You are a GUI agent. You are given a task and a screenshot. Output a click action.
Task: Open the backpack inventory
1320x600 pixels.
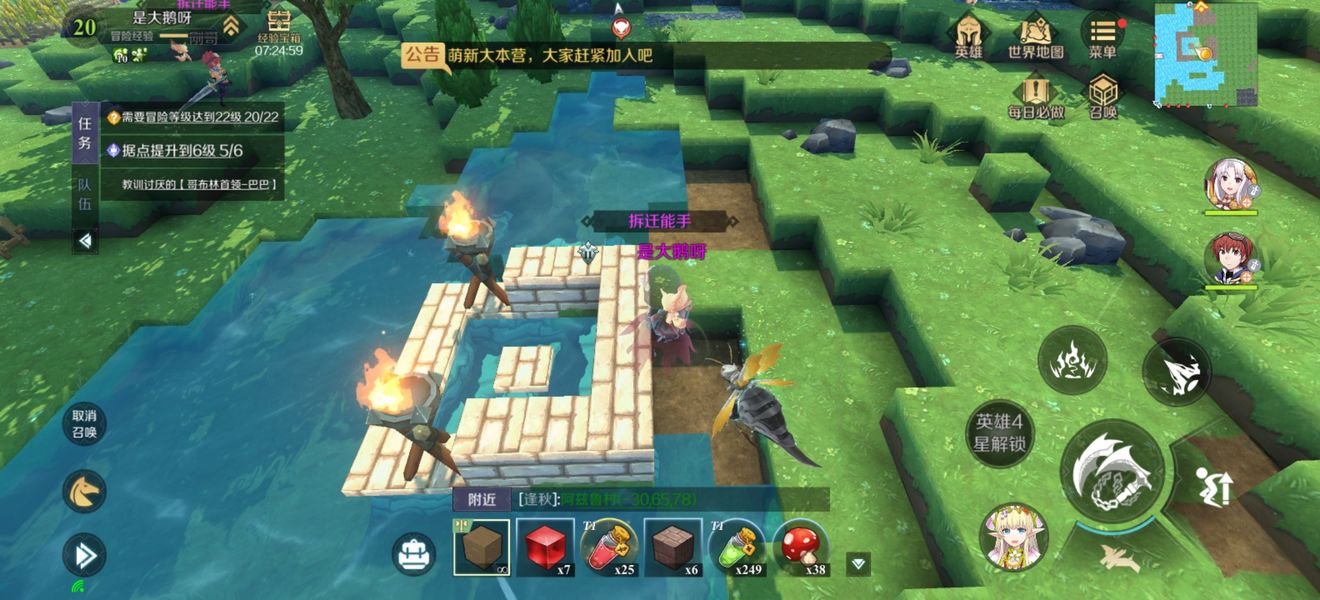point(414,553)
